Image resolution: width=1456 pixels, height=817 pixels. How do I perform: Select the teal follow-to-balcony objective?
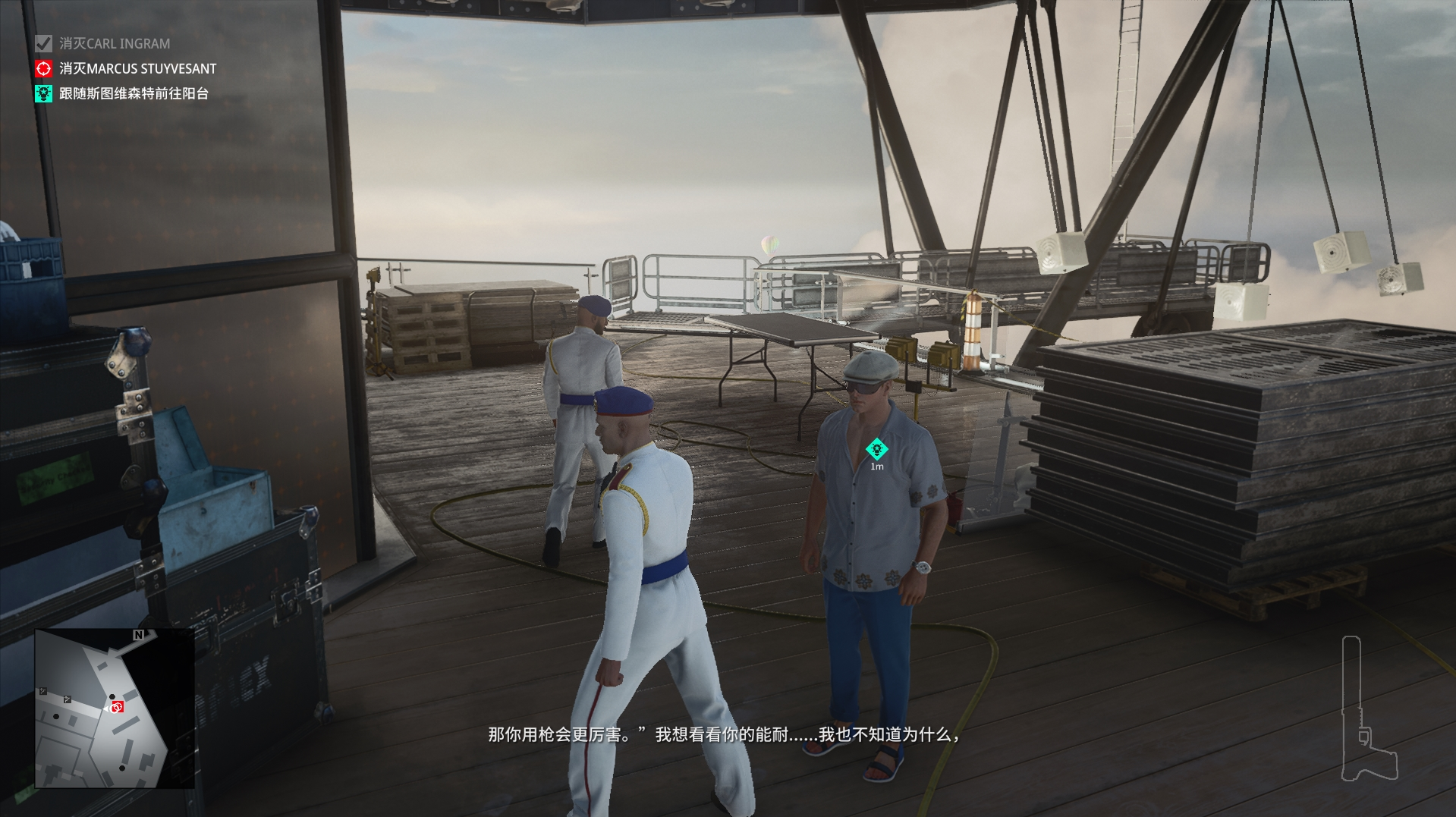[134, 94]
